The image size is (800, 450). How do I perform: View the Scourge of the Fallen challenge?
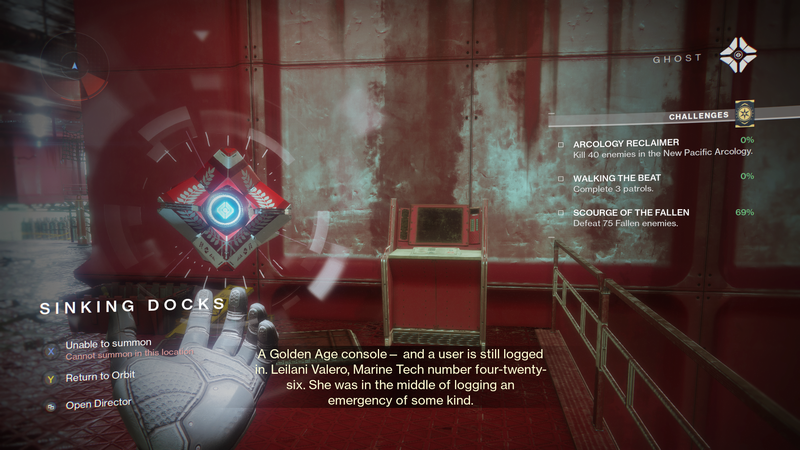pos(631,213)
